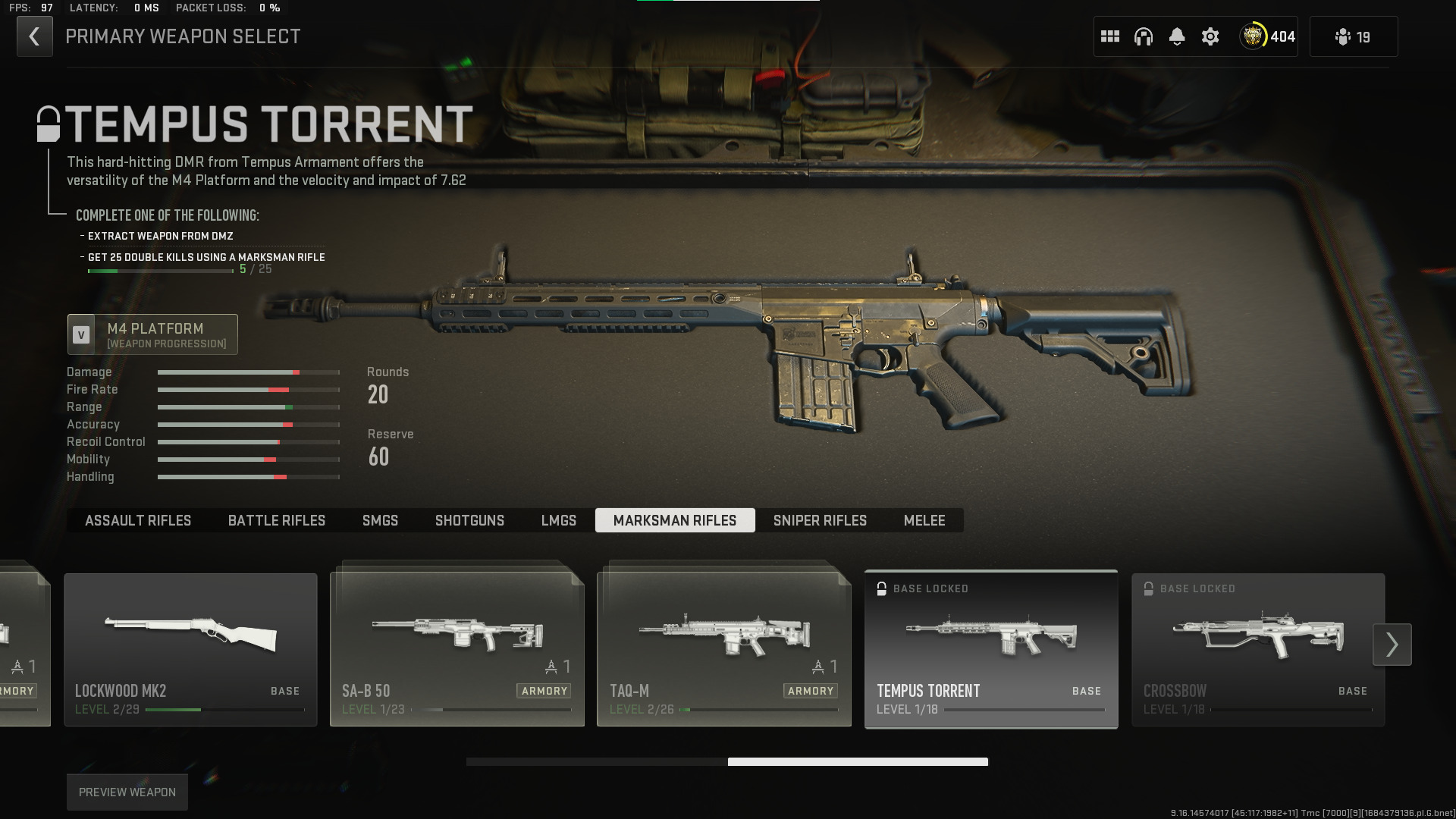Select the SMGs category
This screenshot has width=1456, height=819.
(380, 520)
